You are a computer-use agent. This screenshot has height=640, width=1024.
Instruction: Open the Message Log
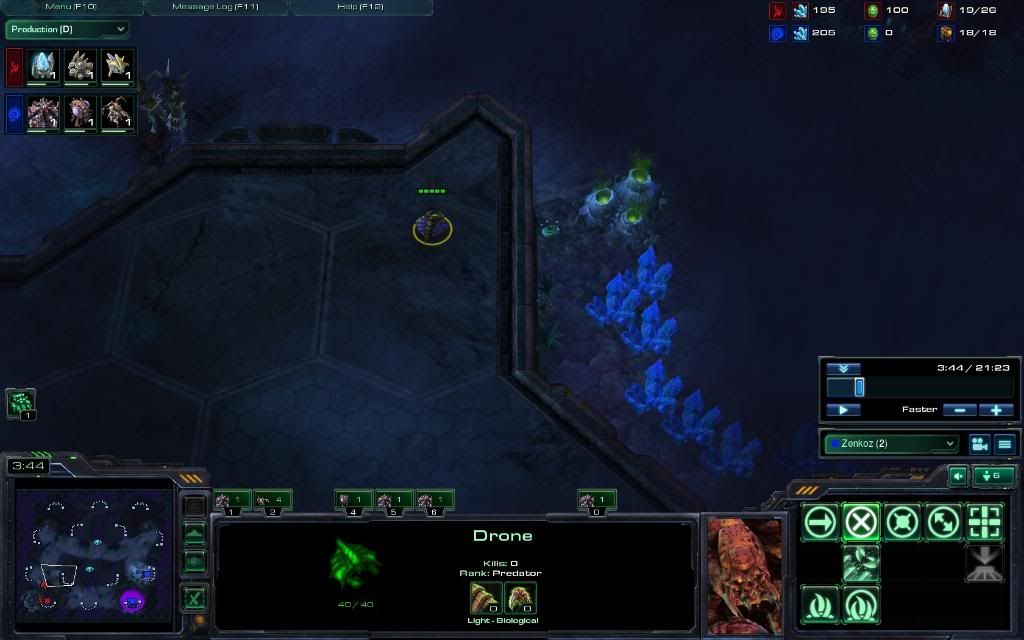click(x=216, y=7)
